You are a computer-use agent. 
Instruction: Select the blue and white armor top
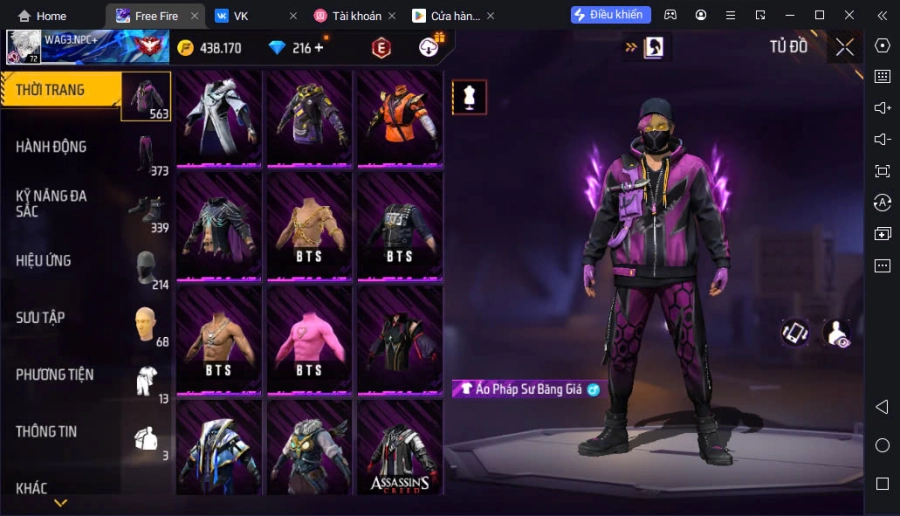[219, 448]
